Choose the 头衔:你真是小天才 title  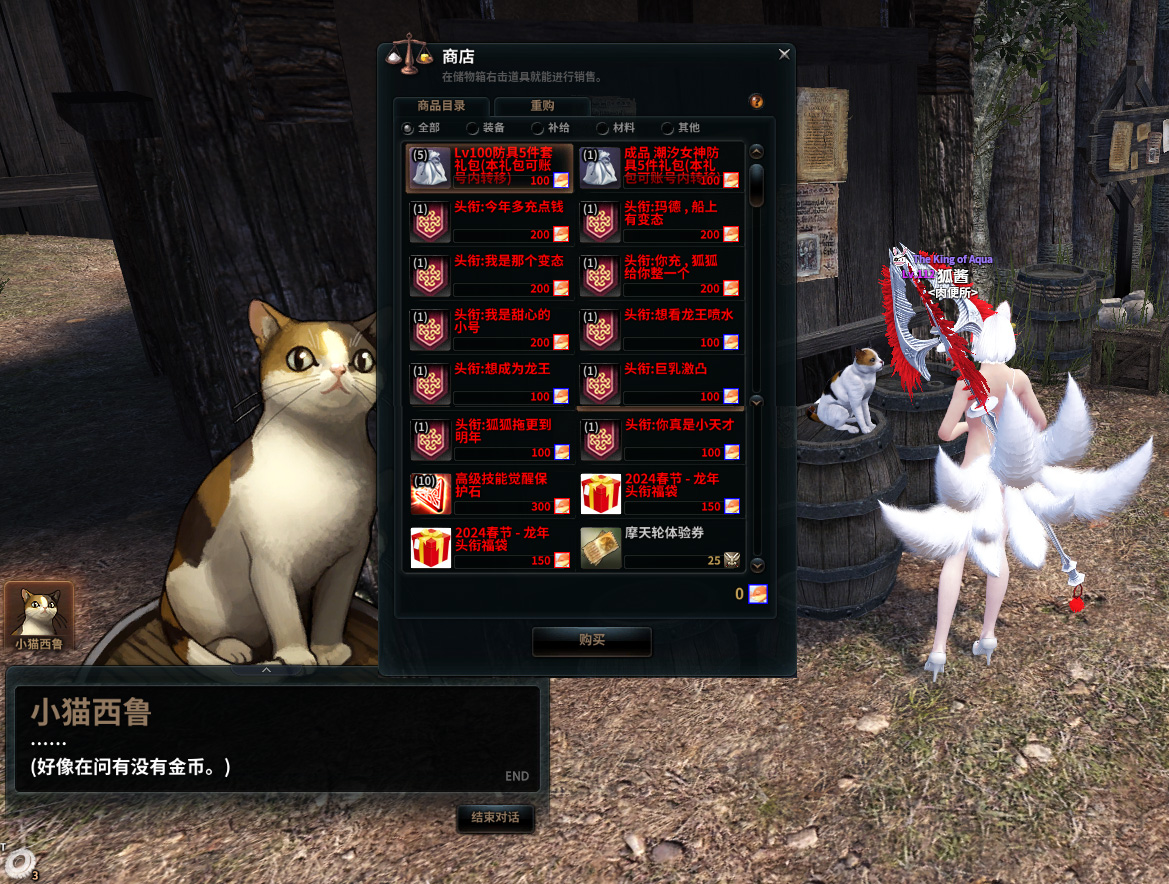tap(660, 438)
